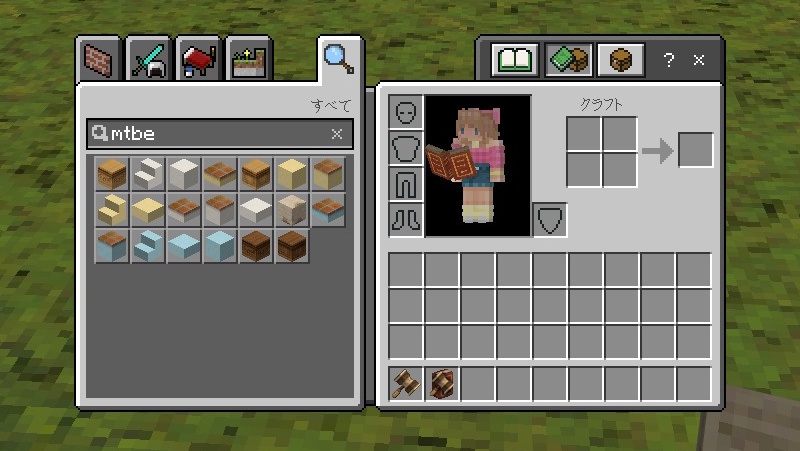The width and height of the screenshot is (800, 451).
Task: Click the leggings armor slot
Action: (406, 184)
